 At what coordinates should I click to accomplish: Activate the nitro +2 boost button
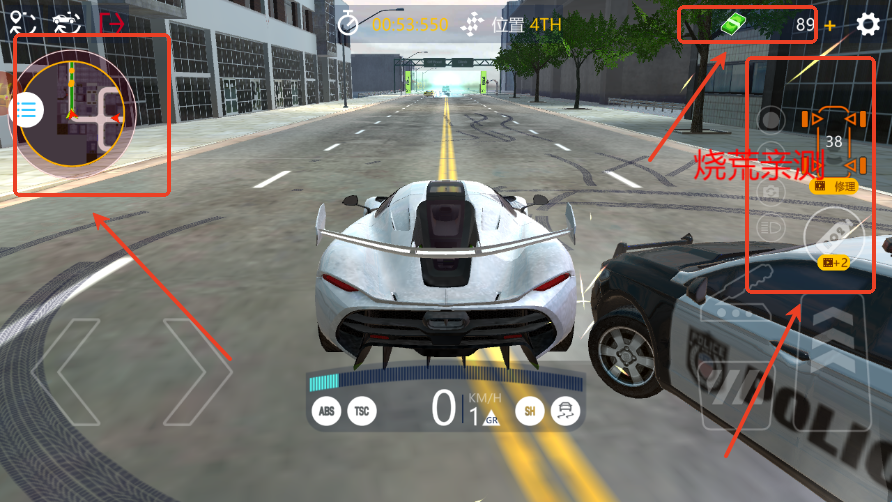834,240
